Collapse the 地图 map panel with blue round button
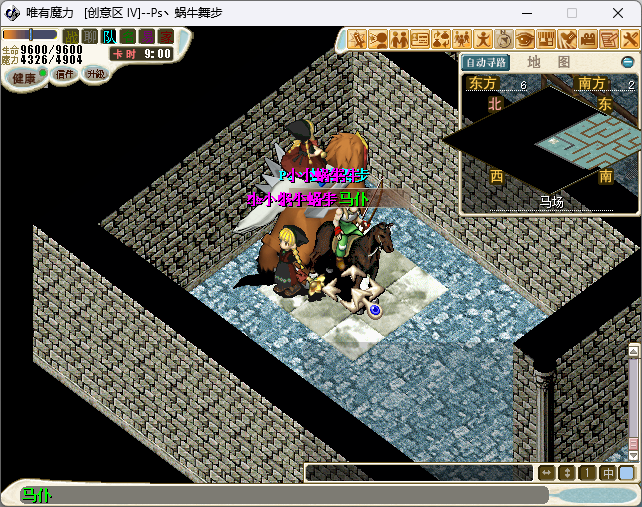This screenshot has height=507, width=642. tap(627, 62)
